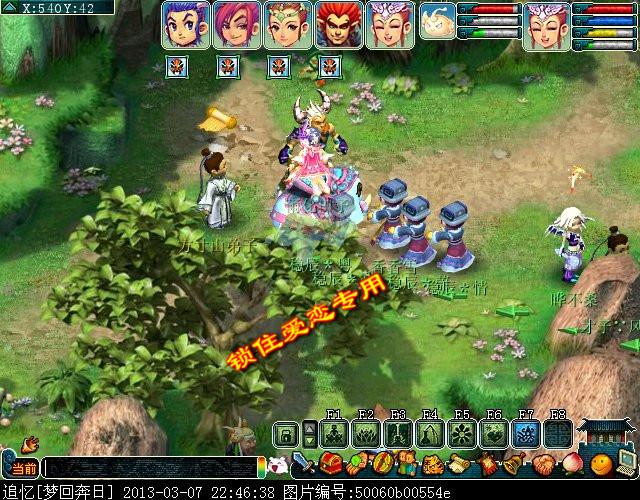Use the F1 skill slot

pos(335,433)
